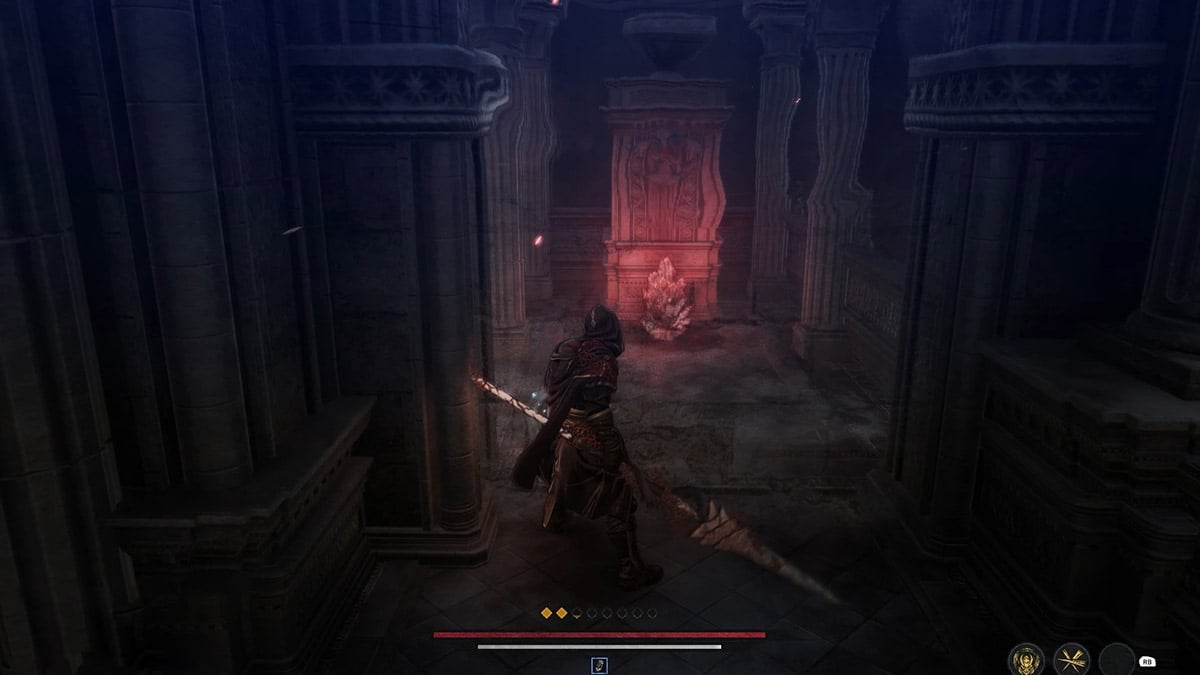Activate the crossed spears skill icon

pos(1071,658)
